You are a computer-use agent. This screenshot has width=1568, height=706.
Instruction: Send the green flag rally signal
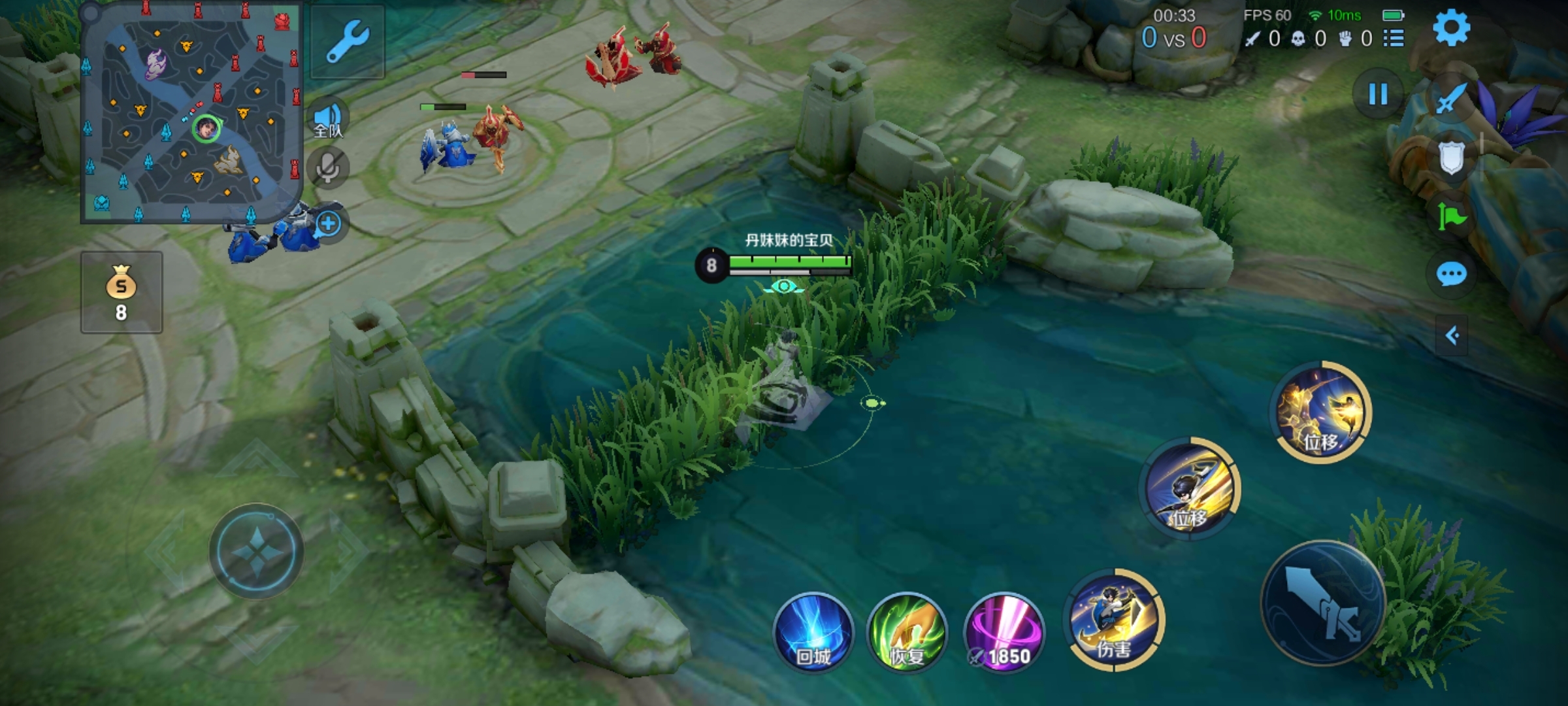click(x=1451, y=216)
